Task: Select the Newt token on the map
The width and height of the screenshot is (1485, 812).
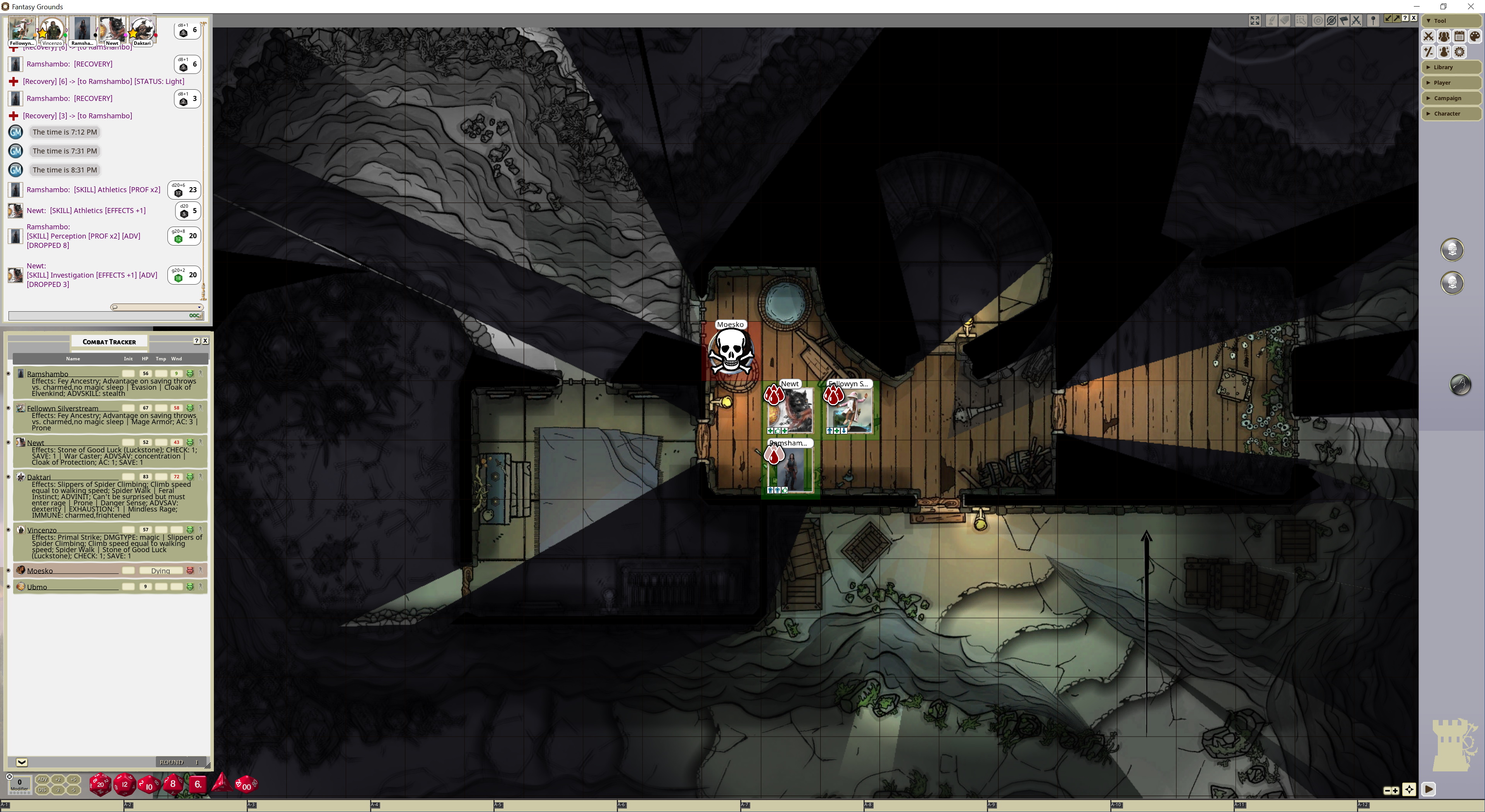Action: point(790,410)
